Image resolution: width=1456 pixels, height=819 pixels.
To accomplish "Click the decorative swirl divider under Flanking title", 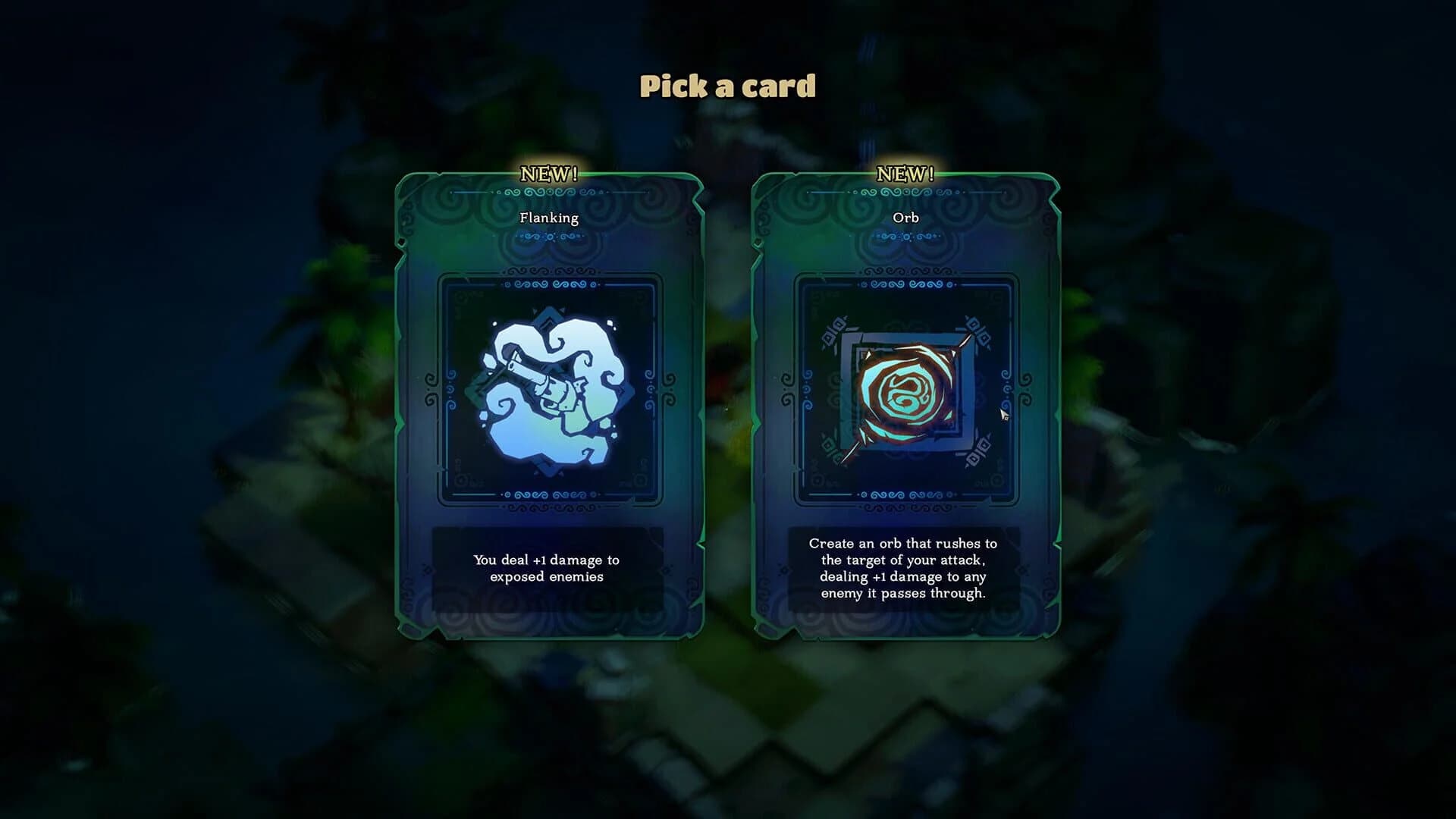I will pos(548,237).
